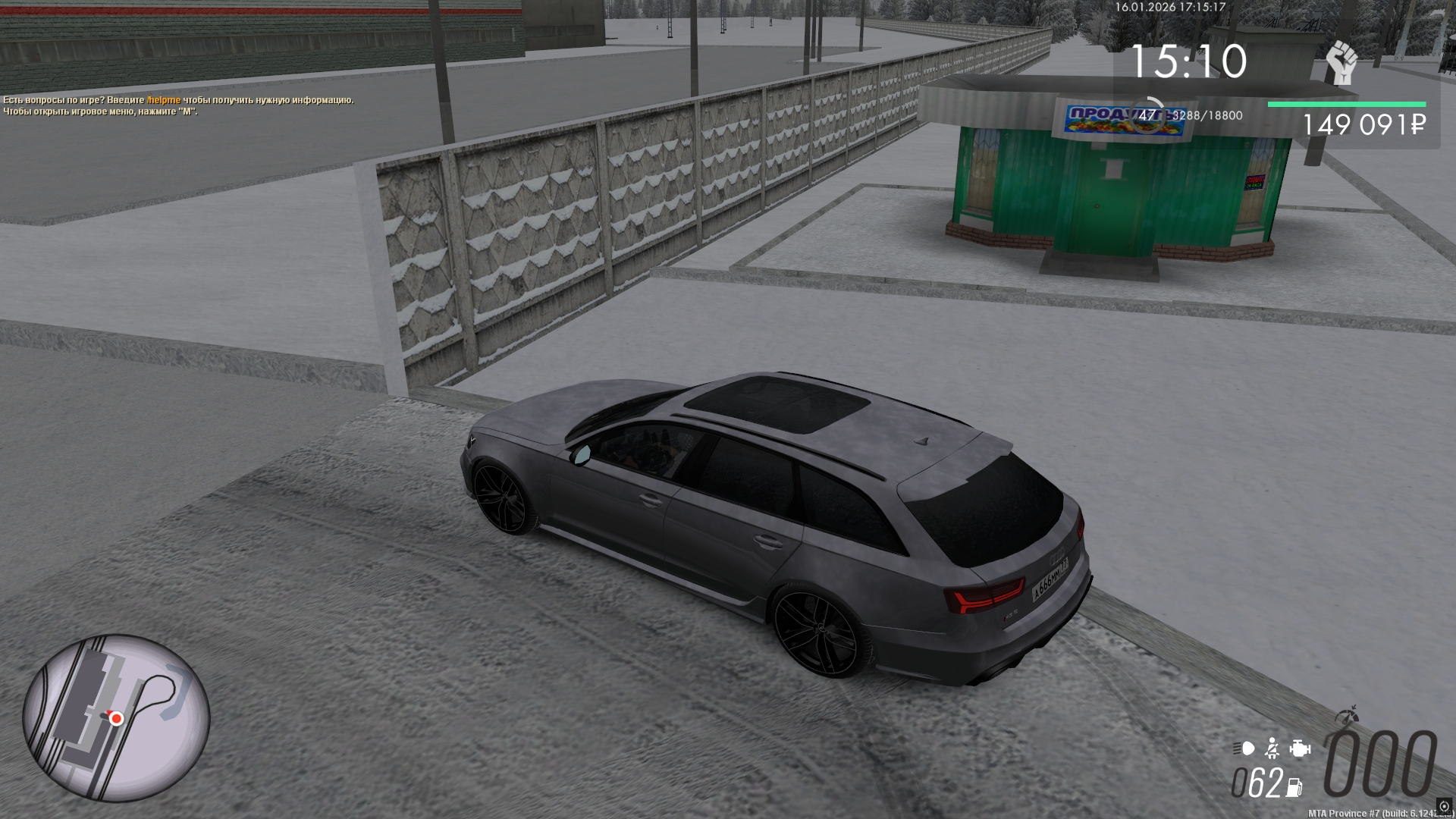Click the circular target icon in the corner
The width and height of the screenshot is (1456, 819).
tap(1444, 806)
